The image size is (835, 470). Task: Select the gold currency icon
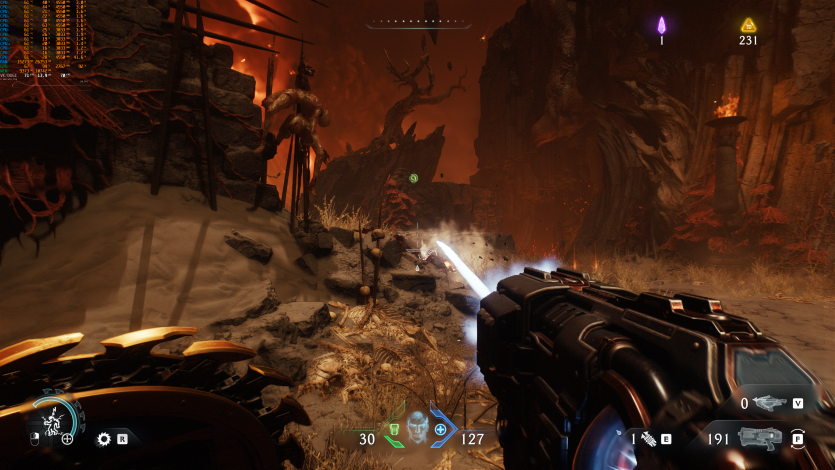tap(748, 25)
